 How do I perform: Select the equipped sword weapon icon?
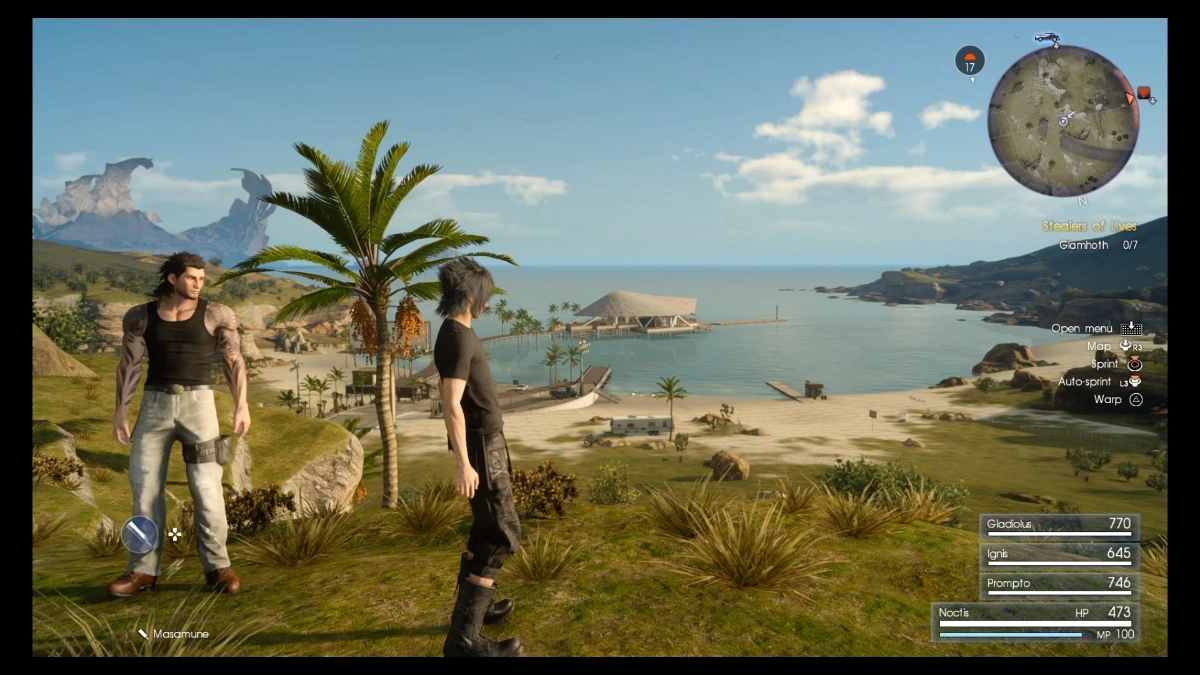tap(140, 534)
